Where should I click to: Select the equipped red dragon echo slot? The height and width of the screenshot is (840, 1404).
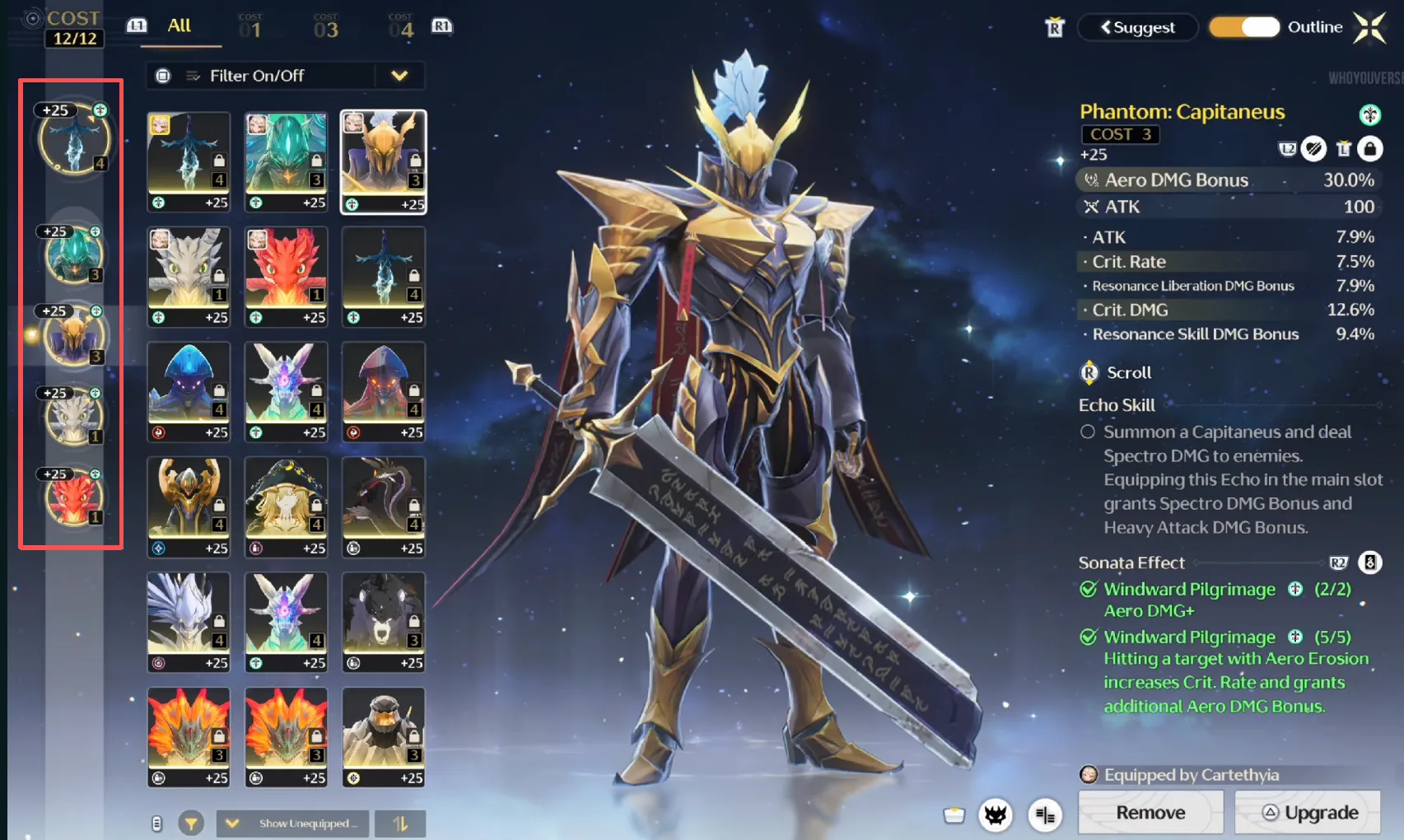coord(73,497)
